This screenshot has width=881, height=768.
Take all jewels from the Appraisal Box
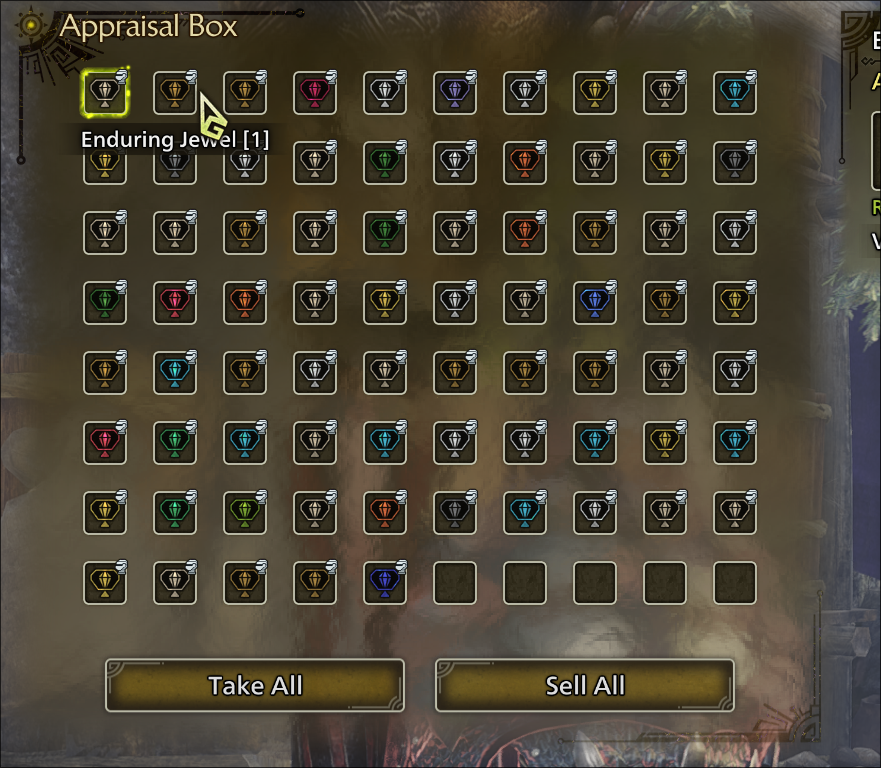point(255,685)
